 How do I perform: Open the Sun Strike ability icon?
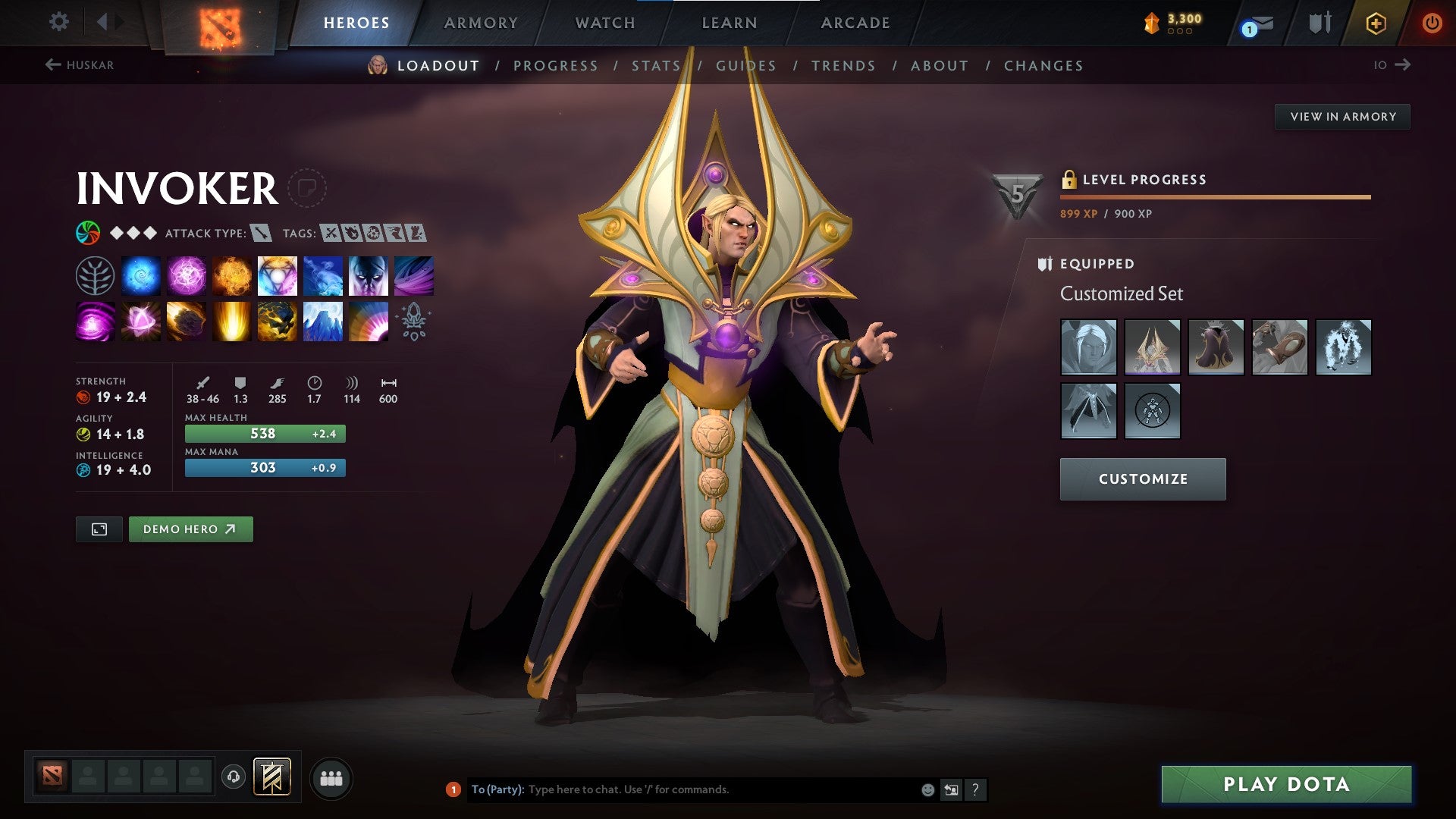[231, 322]
